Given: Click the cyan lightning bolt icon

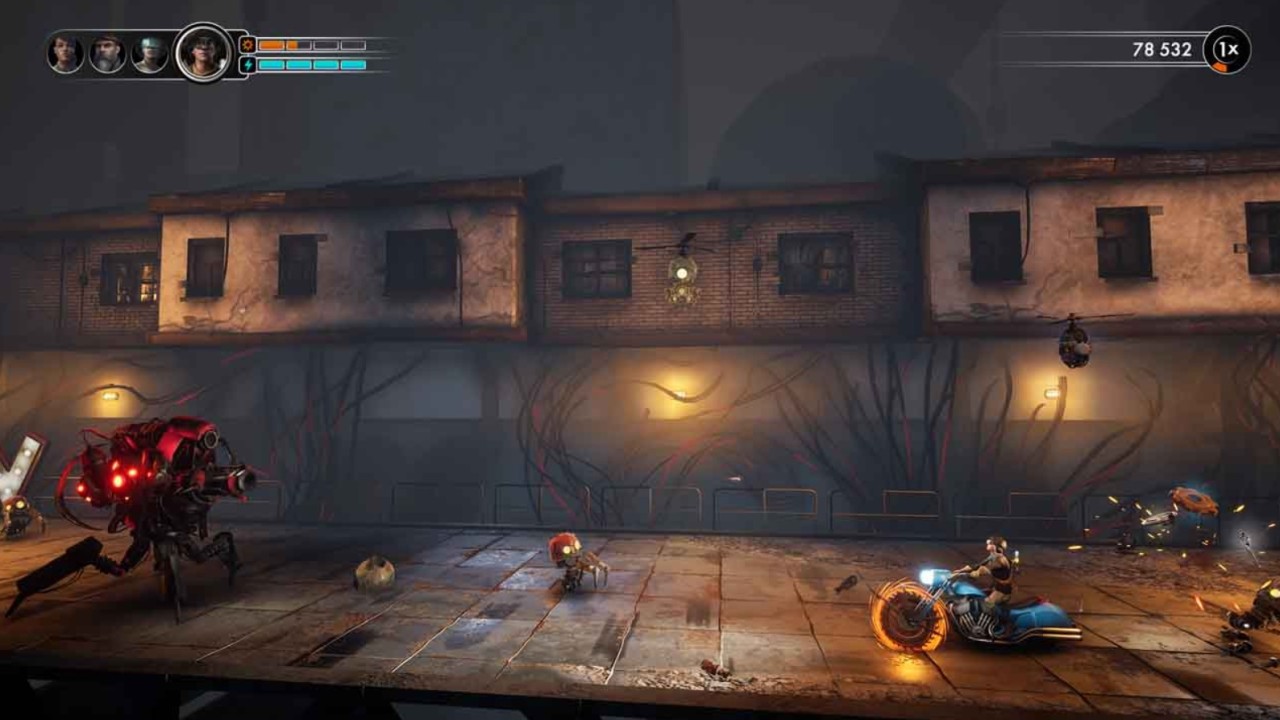Looking at the screenshot, I should (x=247, y=65).
